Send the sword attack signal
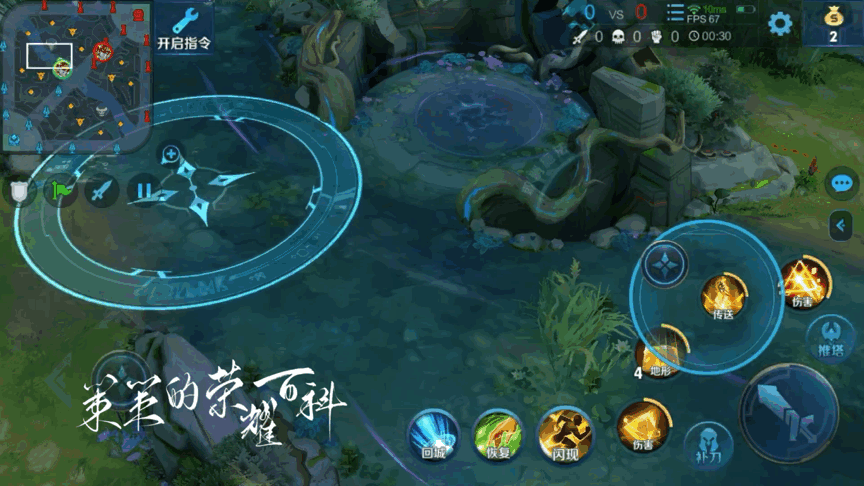Screen dimensions: 864x486 click(101, 189)
